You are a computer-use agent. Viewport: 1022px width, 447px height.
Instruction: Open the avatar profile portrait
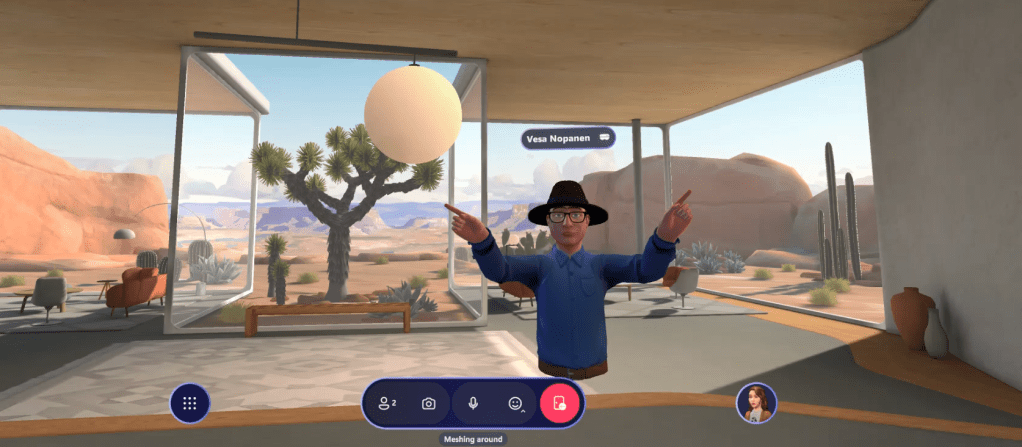click(x=756, y=403)
